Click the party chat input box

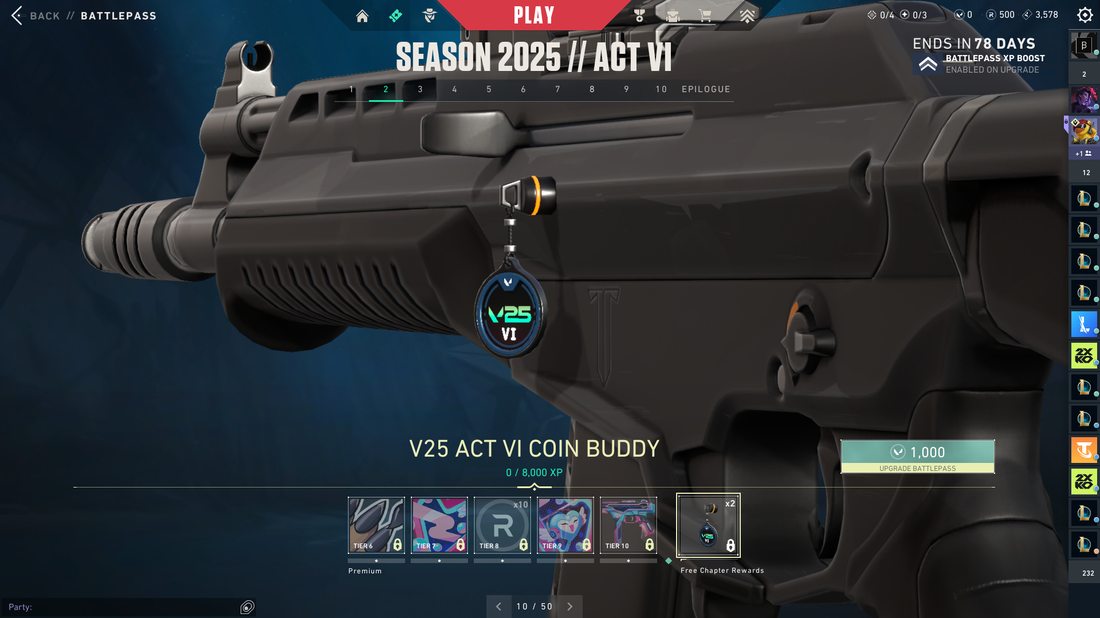click(120, 607)
